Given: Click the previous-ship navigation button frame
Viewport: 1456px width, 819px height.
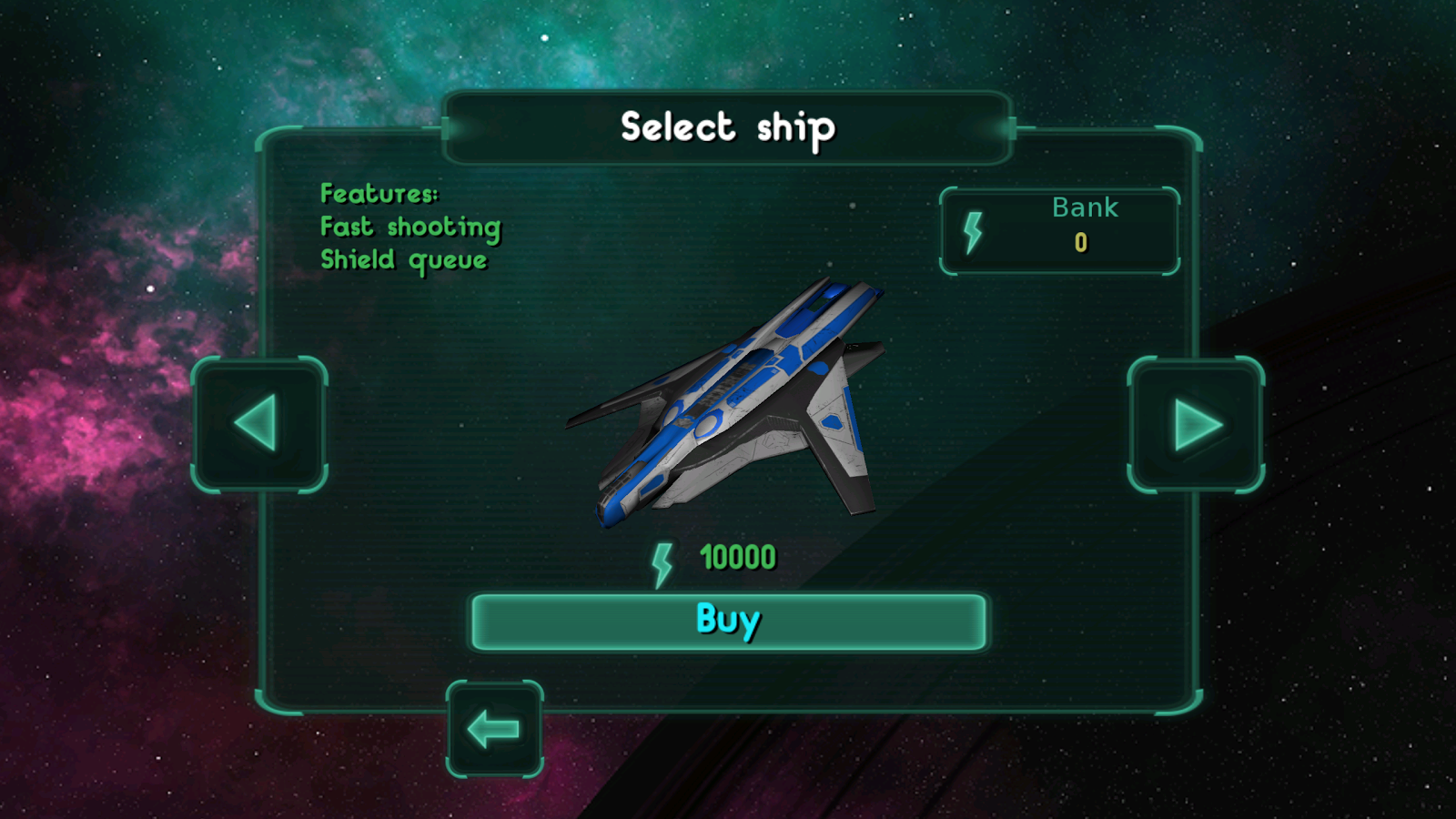Looking at the screenshot, I should 259,426.
